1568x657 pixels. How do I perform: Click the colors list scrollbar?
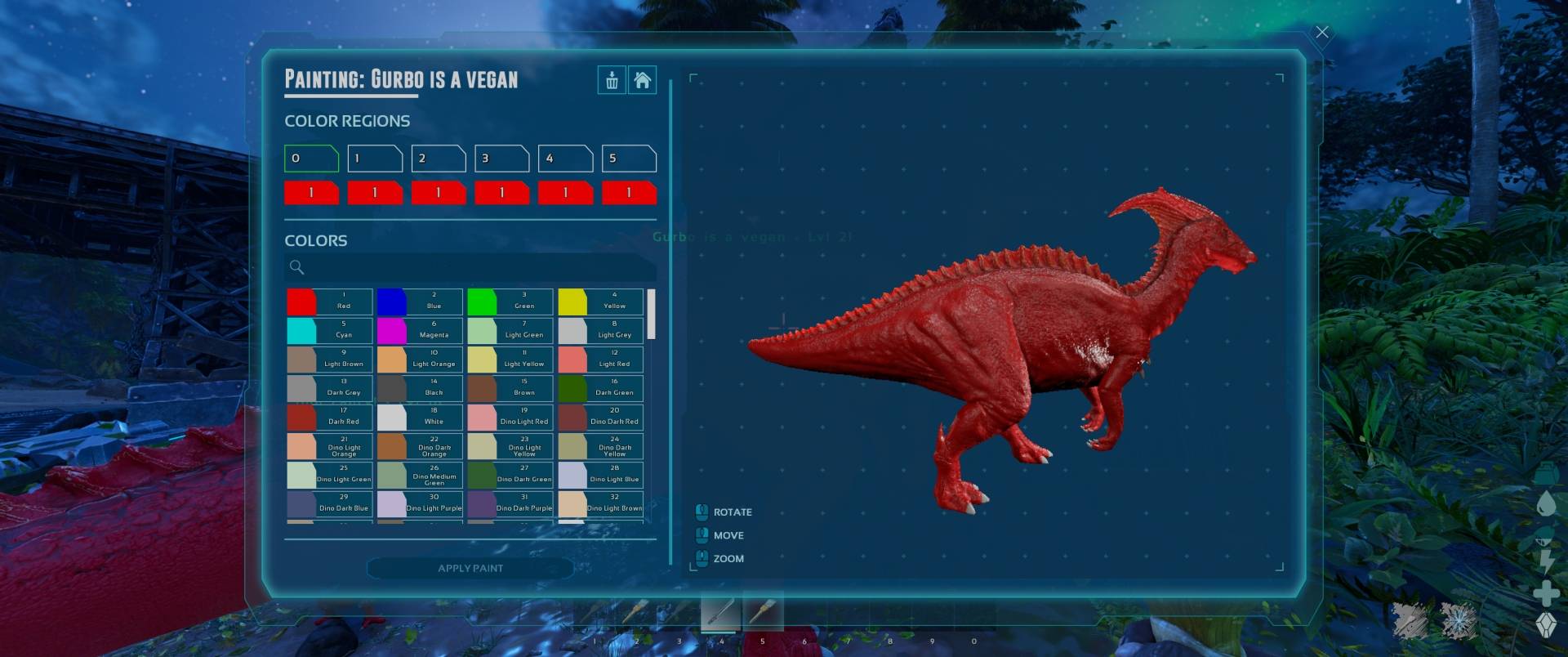pos(651,314)
